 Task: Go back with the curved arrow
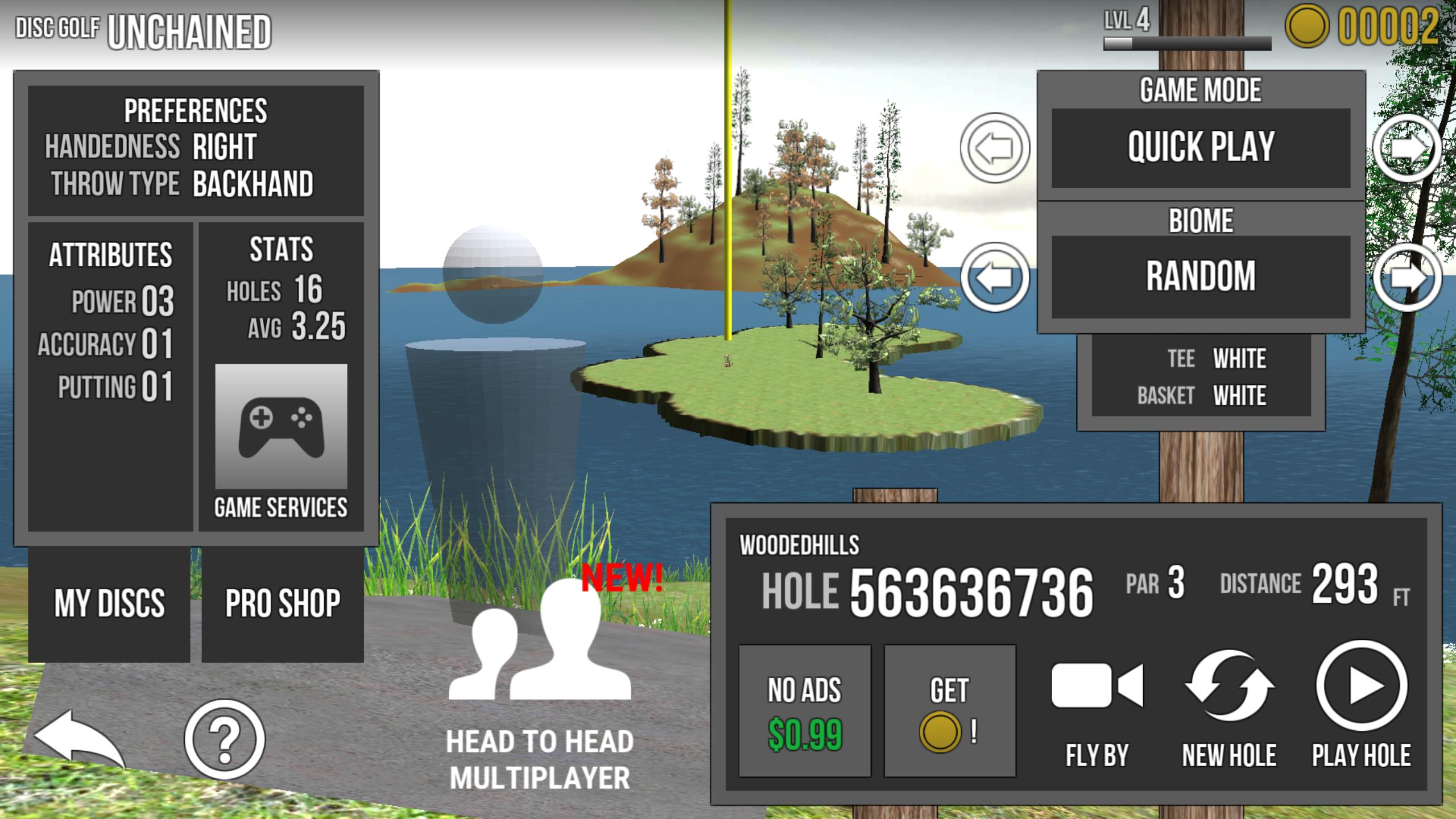point(78,739)
